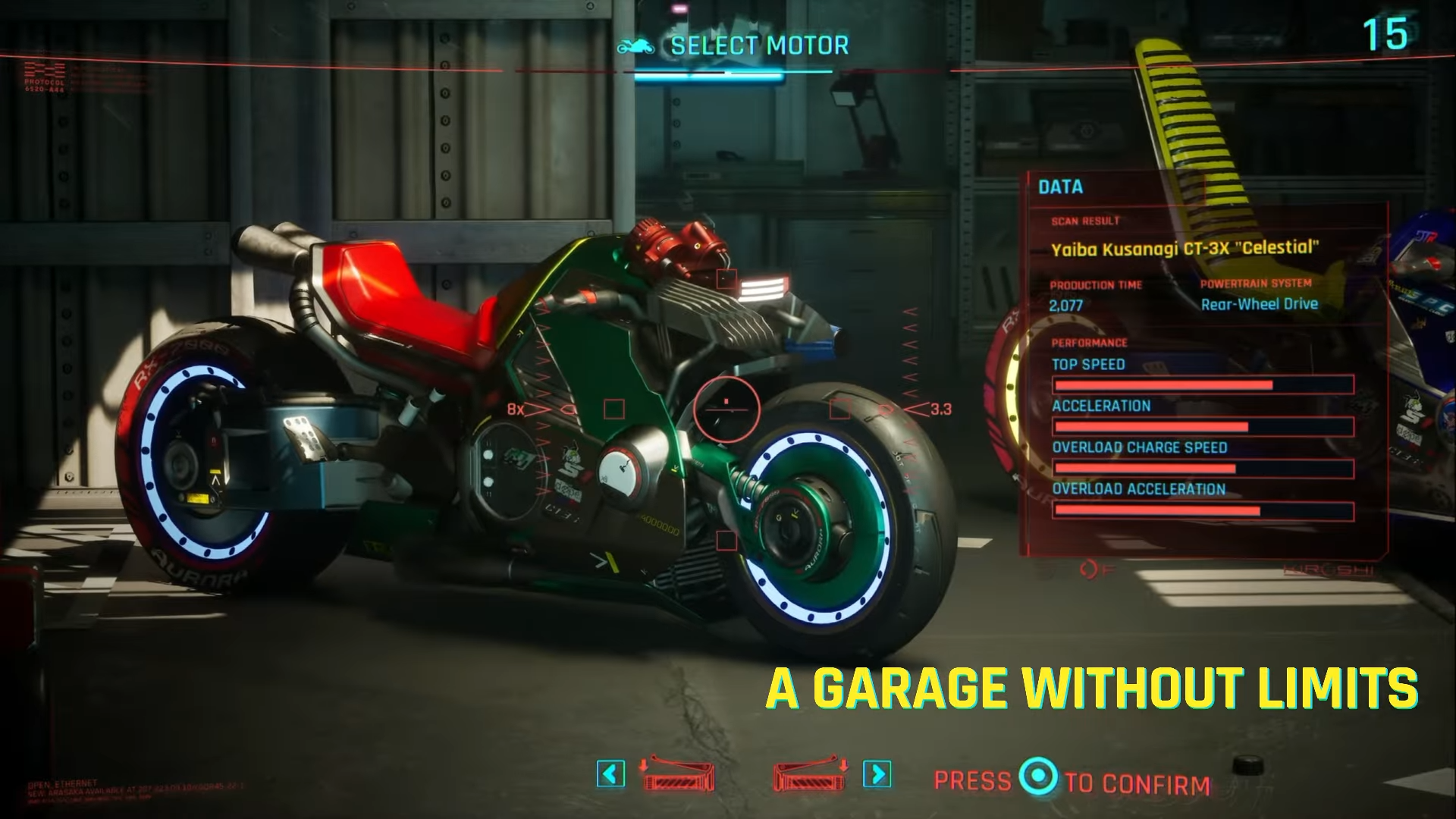Viewport: 1456px width, 819px height.
Task: Select the motorcycle icon beside SELECT MOTOR
Action: pyautogui.click(x=635, y=45)
